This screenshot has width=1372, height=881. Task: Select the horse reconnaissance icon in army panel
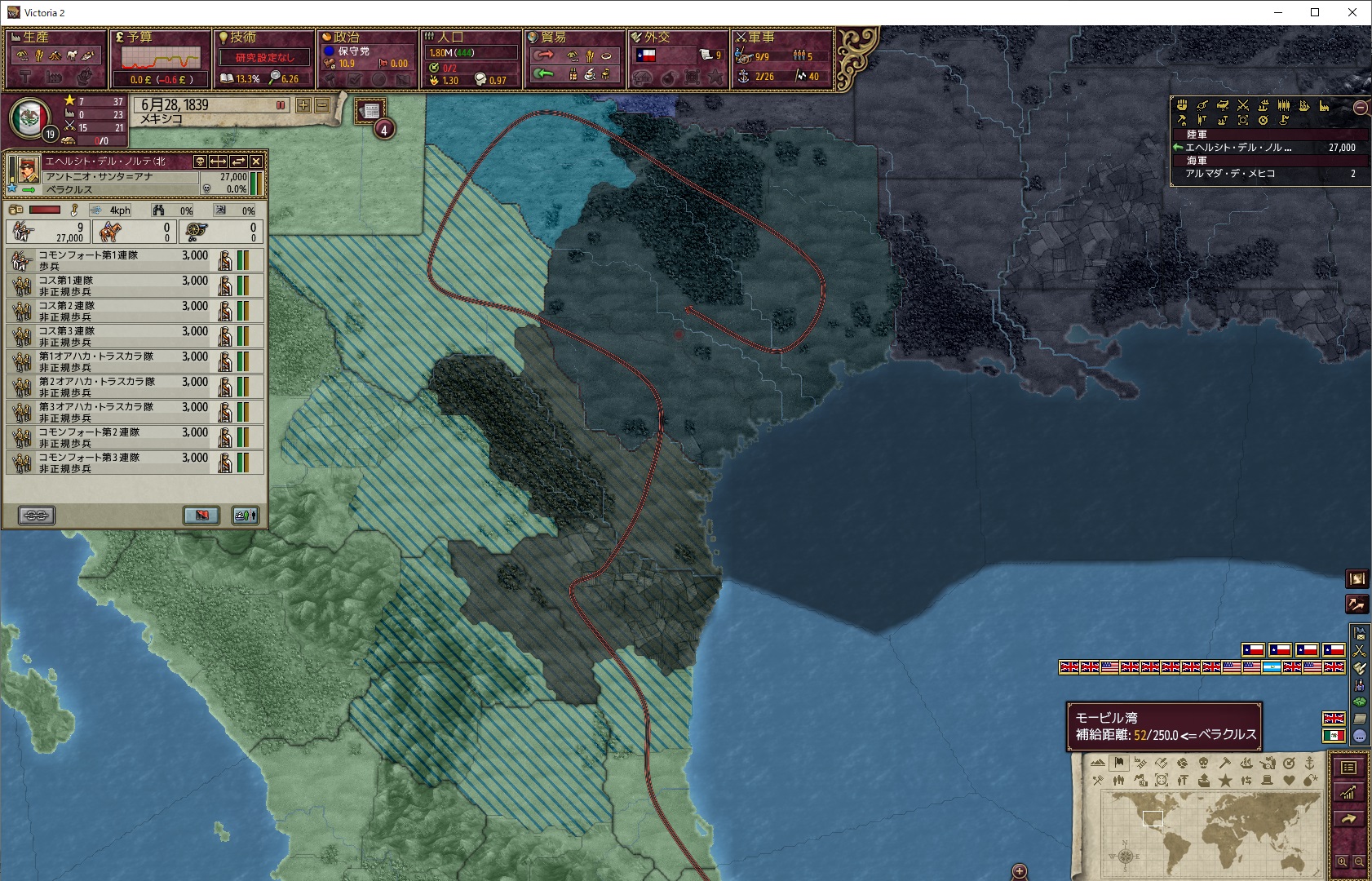[x=110, y=231]
